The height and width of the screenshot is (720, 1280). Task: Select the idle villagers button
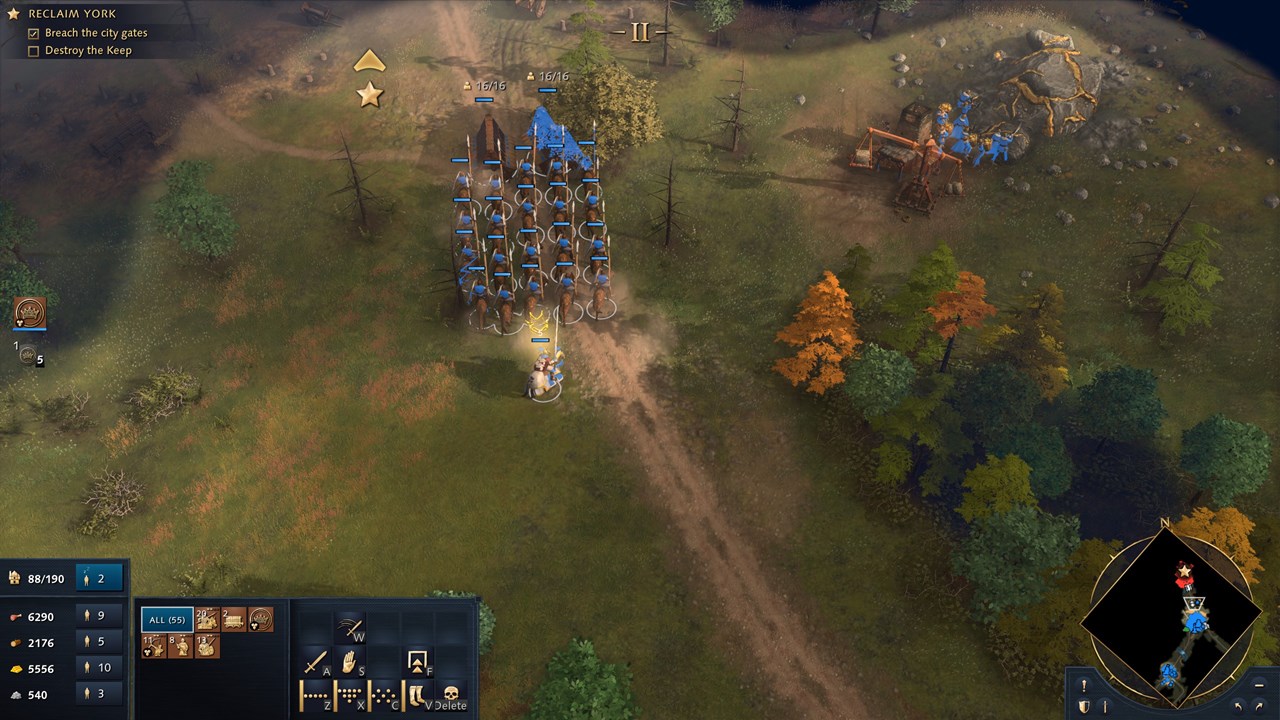click(100, 578)
